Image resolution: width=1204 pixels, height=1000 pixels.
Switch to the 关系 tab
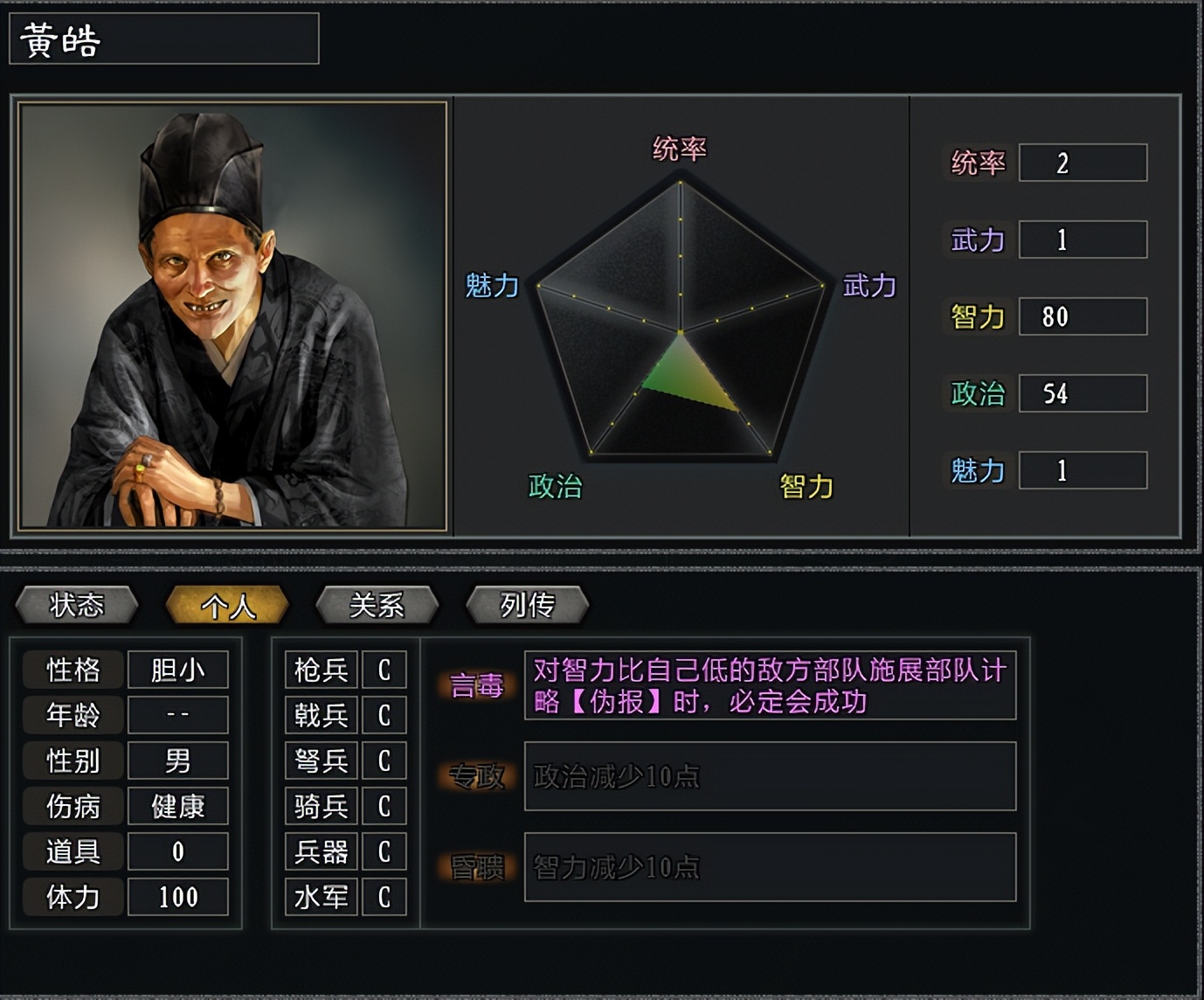tap(376, 604)
